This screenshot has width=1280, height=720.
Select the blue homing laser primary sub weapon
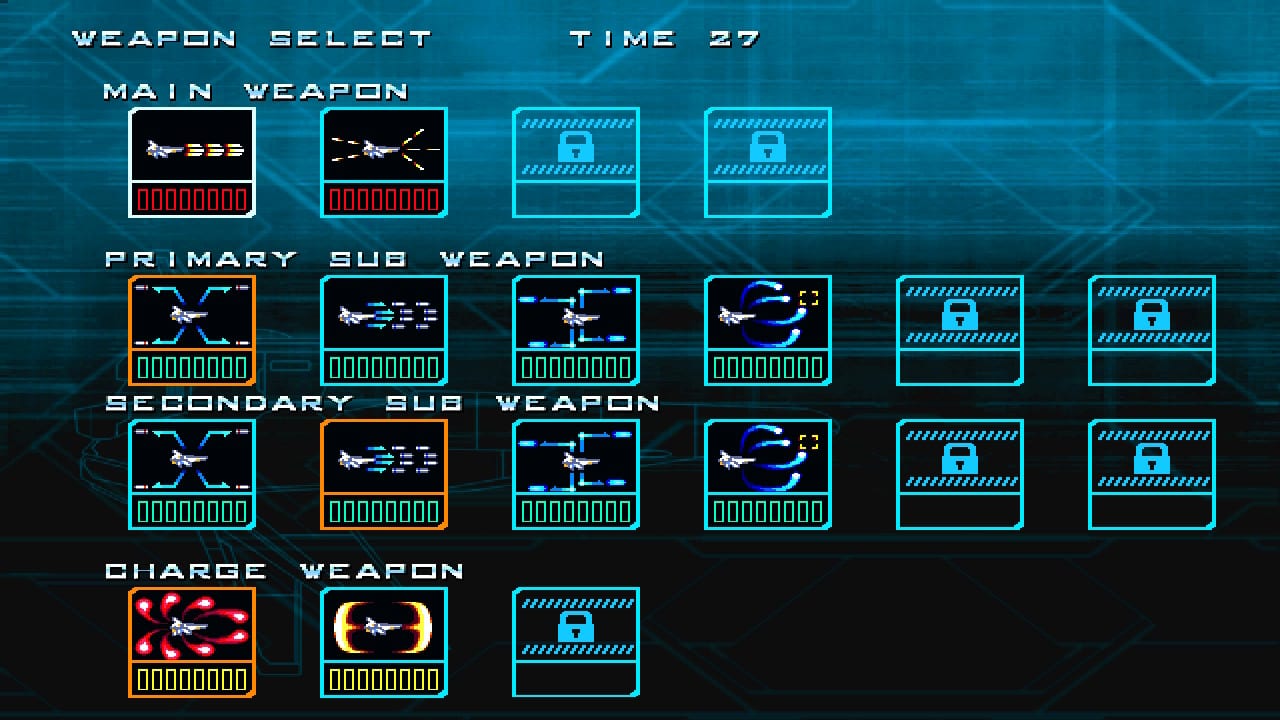[767, 320]
